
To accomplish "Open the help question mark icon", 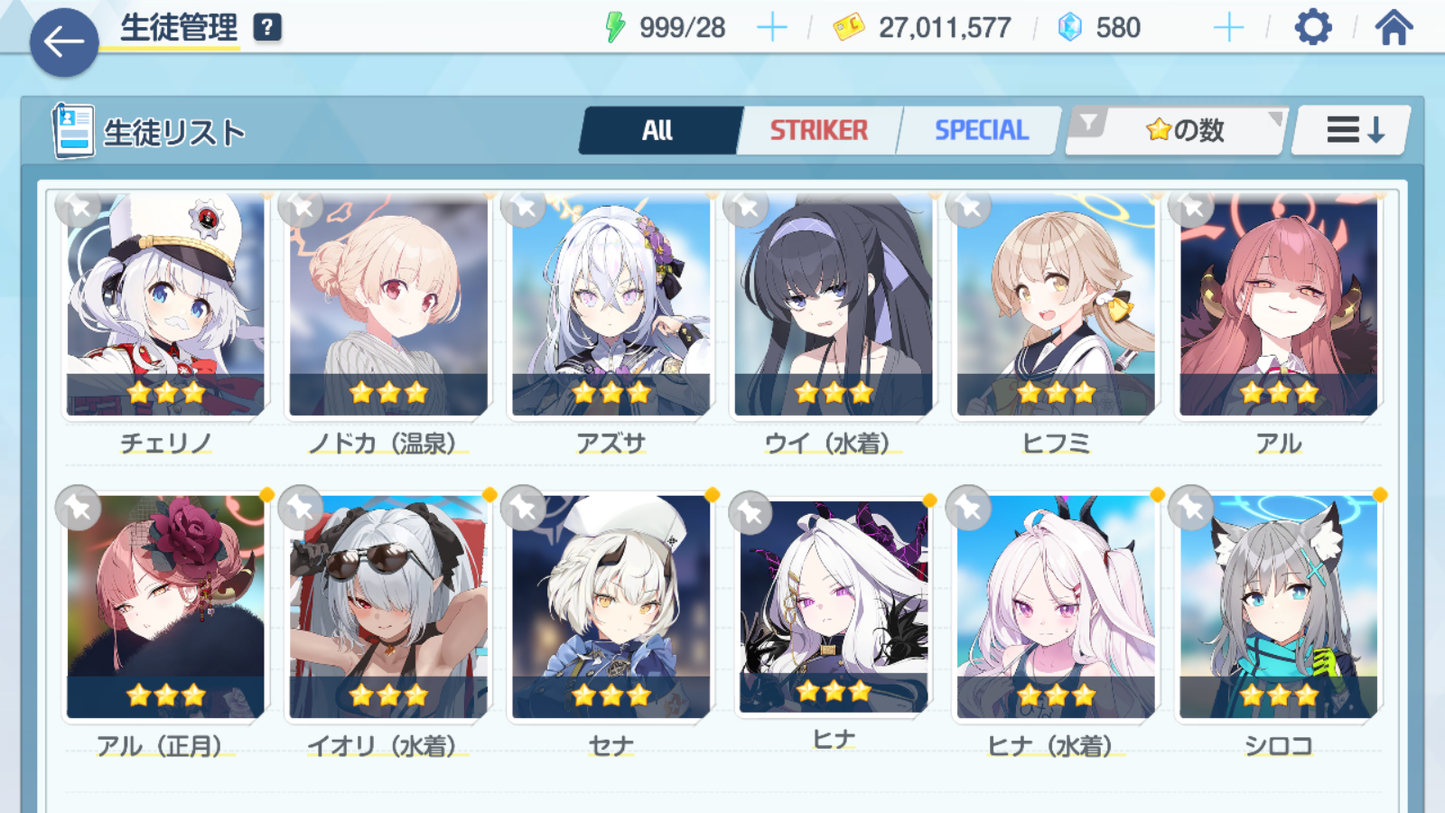I will click(x=267, y=27).
